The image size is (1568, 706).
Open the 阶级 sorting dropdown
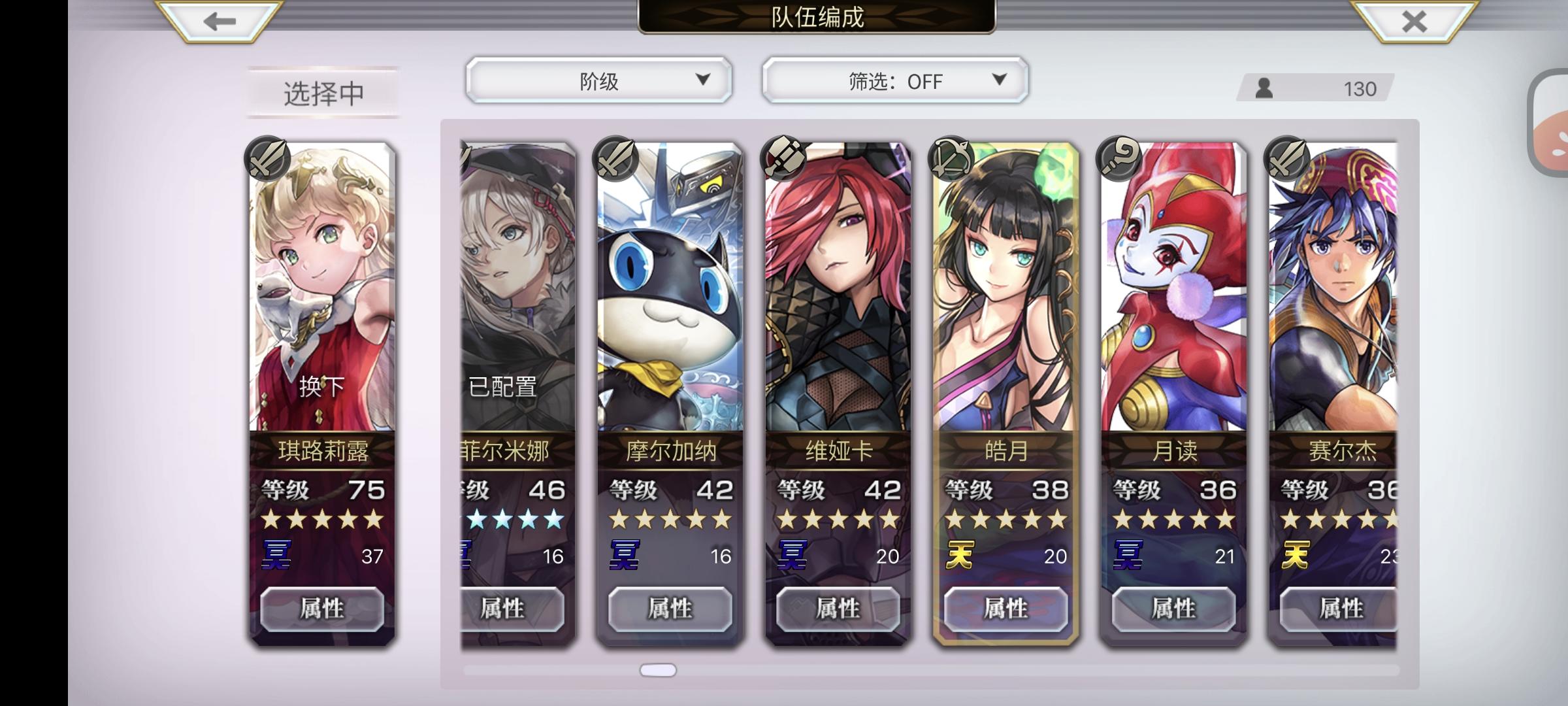point(598,81)
